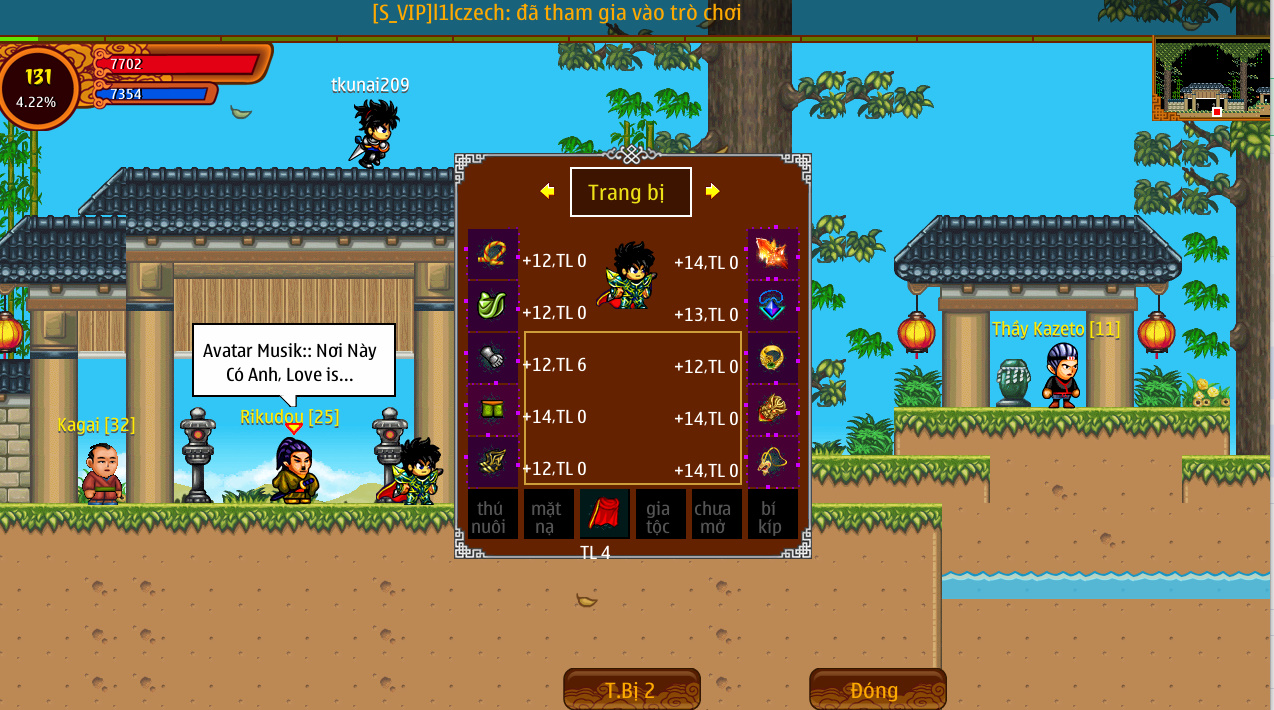Choose the blue gem necklace slot
The image size is (1274, 710).
coord(773,306)
